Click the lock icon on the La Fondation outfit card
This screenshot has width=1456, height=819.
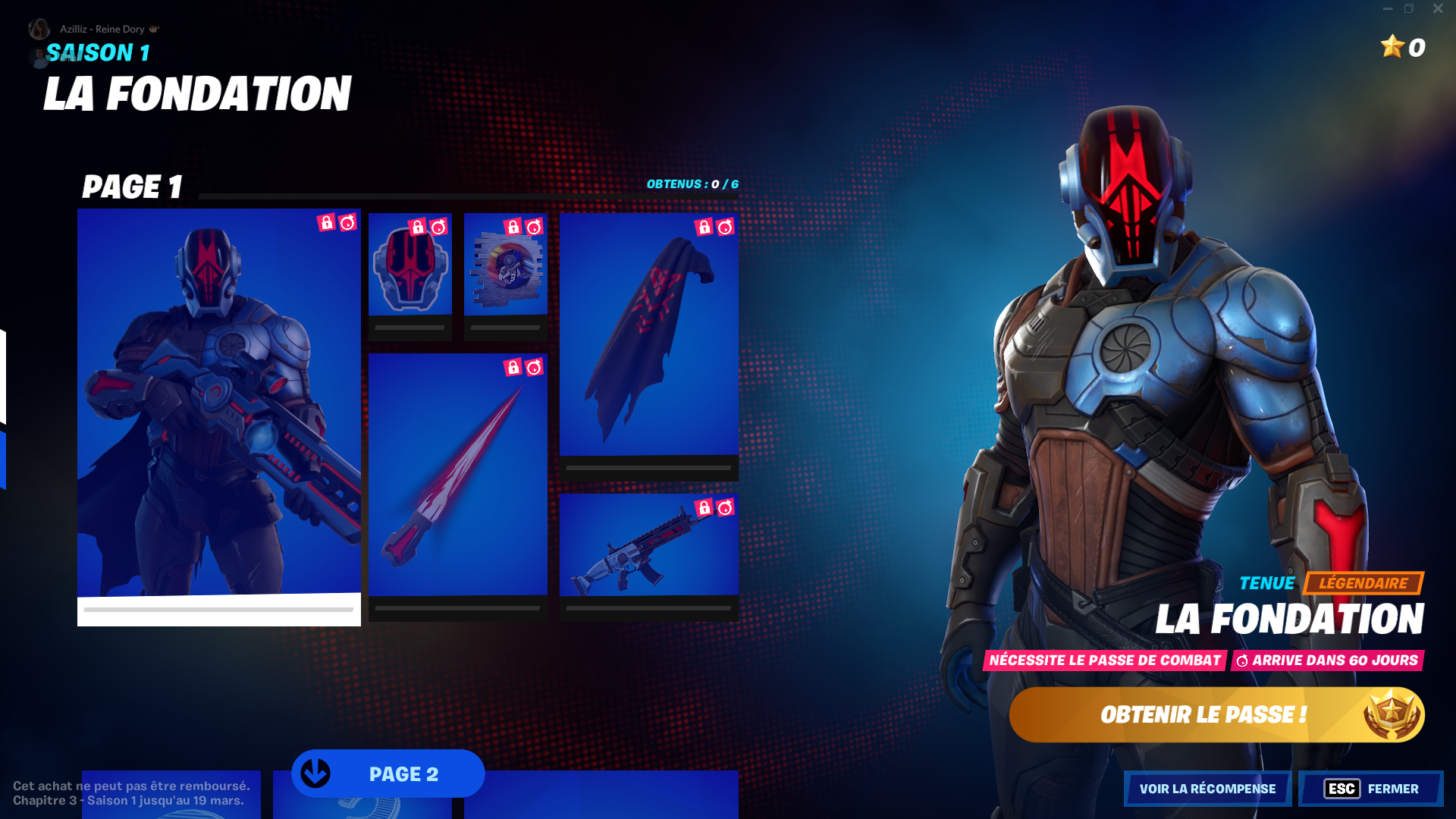(x=328, y=224)
